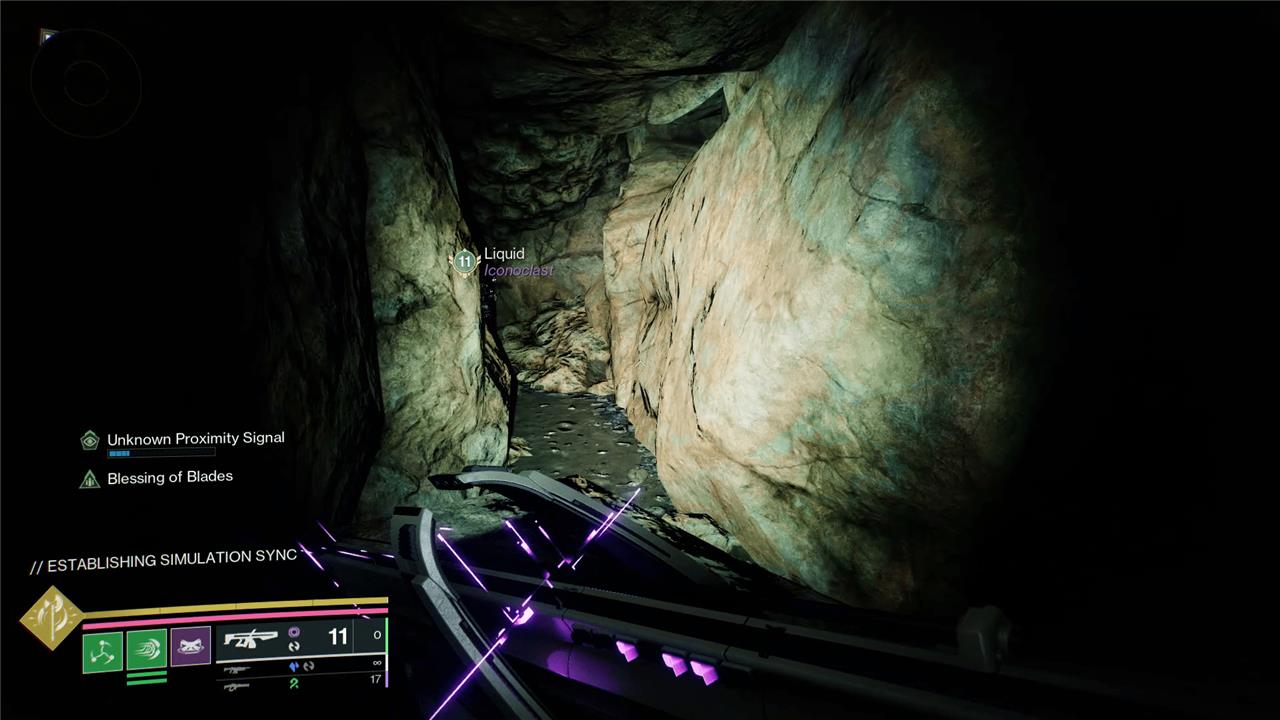
Task: Switch to the third stowed weapon
Action: coord(237,685)
